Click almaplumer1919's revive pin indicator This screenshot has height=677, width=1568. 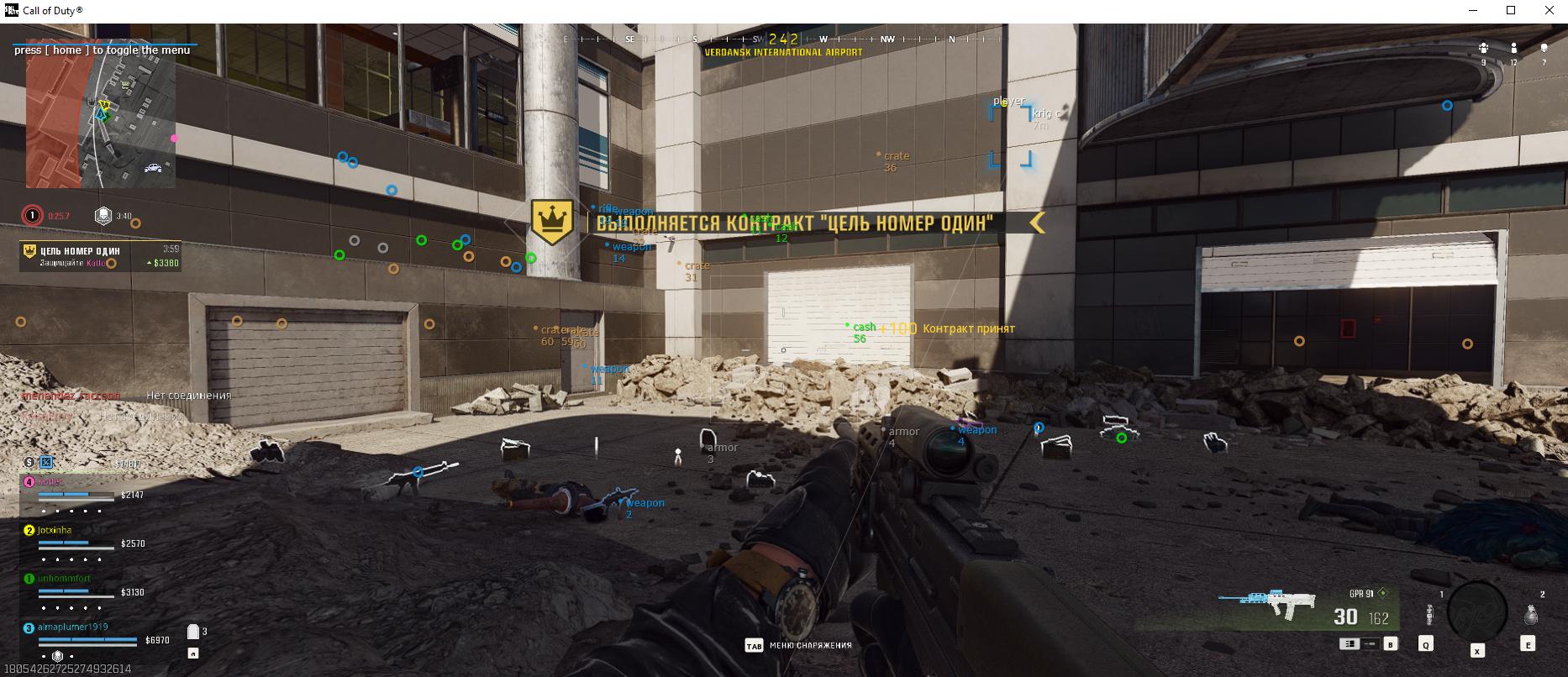[x=57, y=655]
